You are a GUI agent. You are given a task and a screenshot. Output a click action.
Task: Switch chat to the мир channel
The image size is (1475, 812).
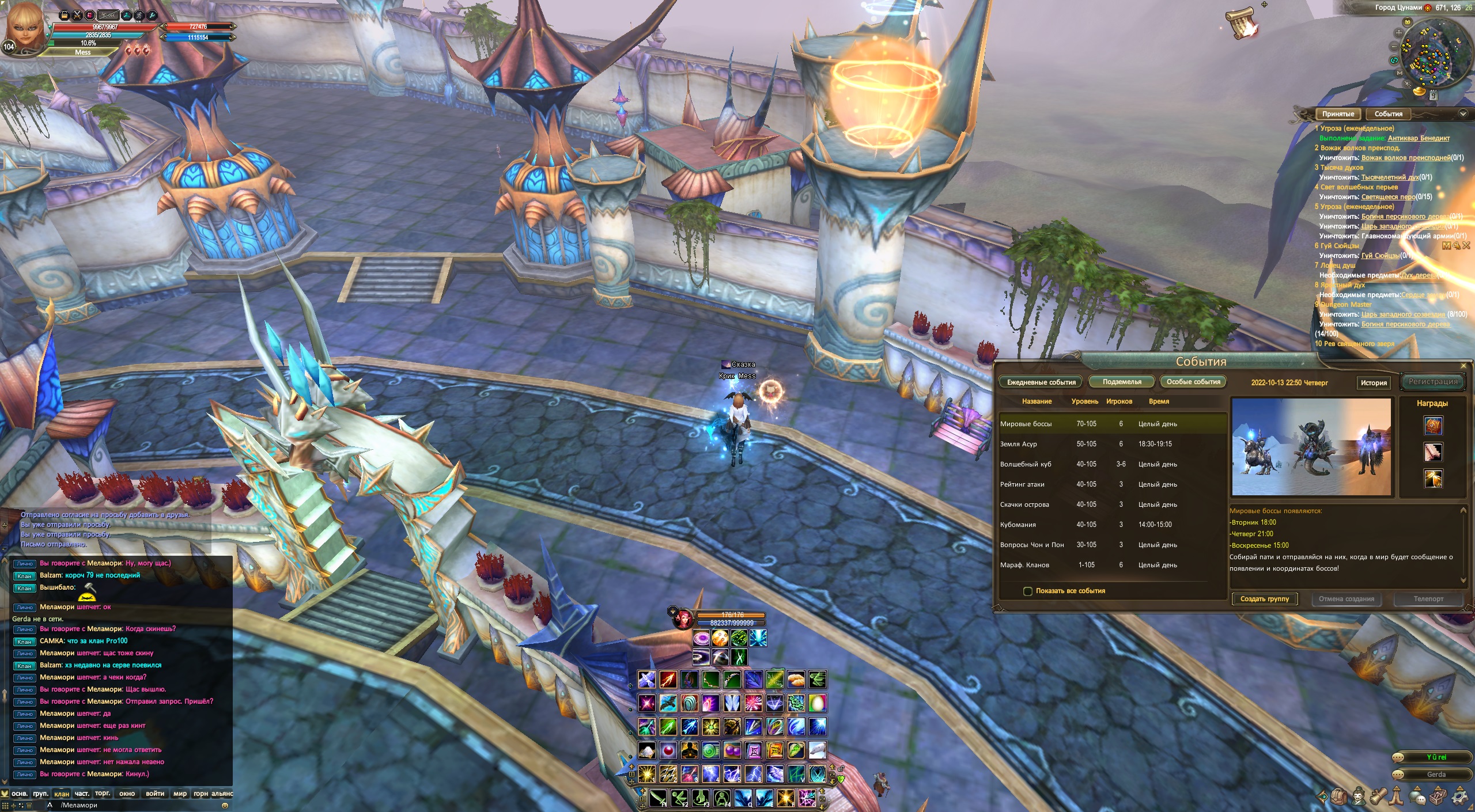point(180,794)
